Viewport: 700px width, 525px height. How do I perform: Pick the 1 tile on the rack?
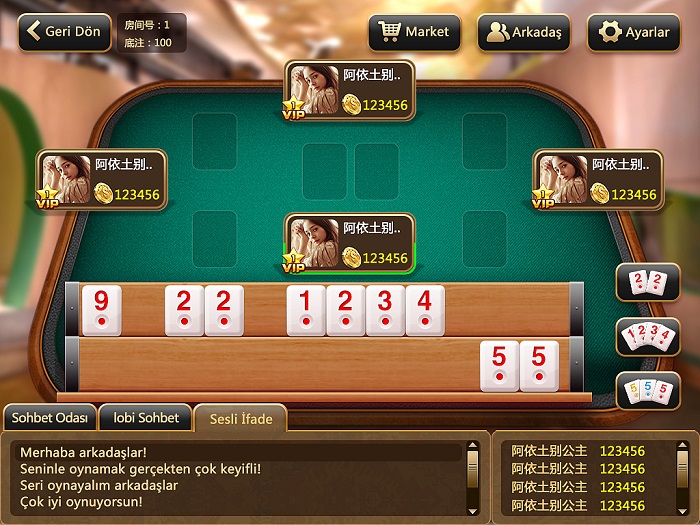click(x=306, y=309)
